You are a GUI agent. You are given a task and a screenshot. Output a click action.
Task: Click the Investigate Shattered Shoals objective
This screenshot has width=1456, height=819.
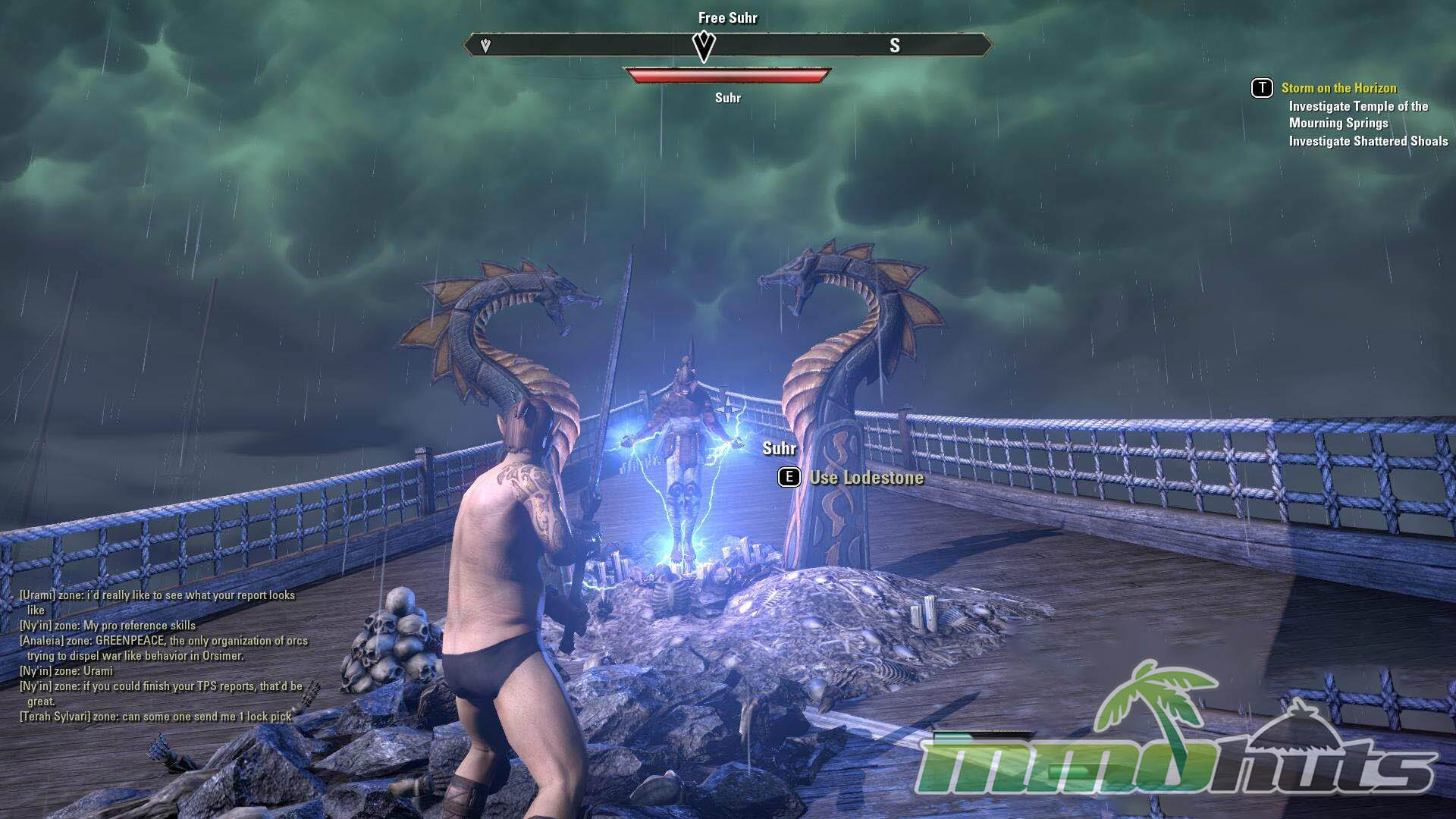point(1368,141)
